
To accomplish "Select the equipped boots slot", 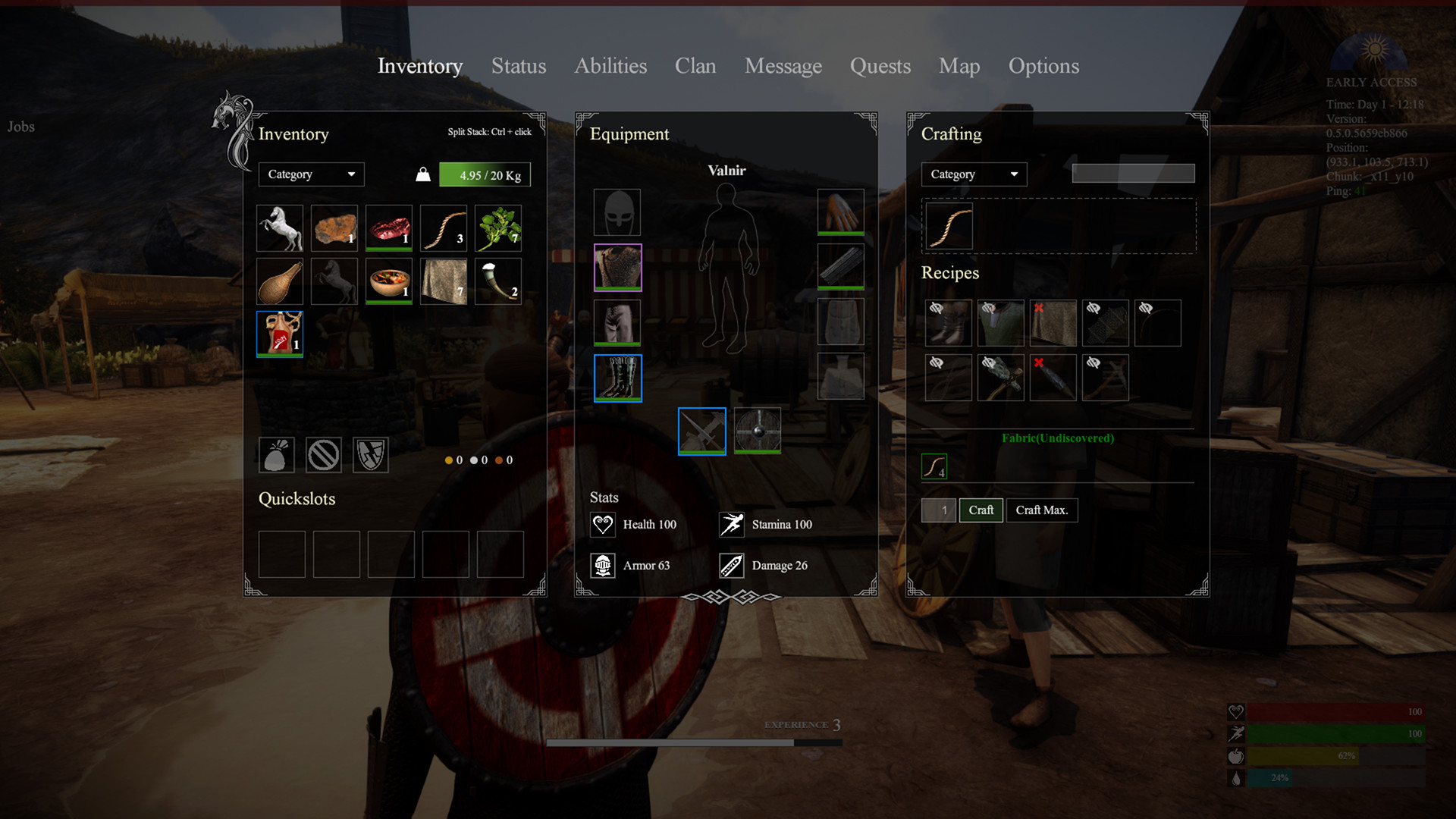I will click(617, 377).
